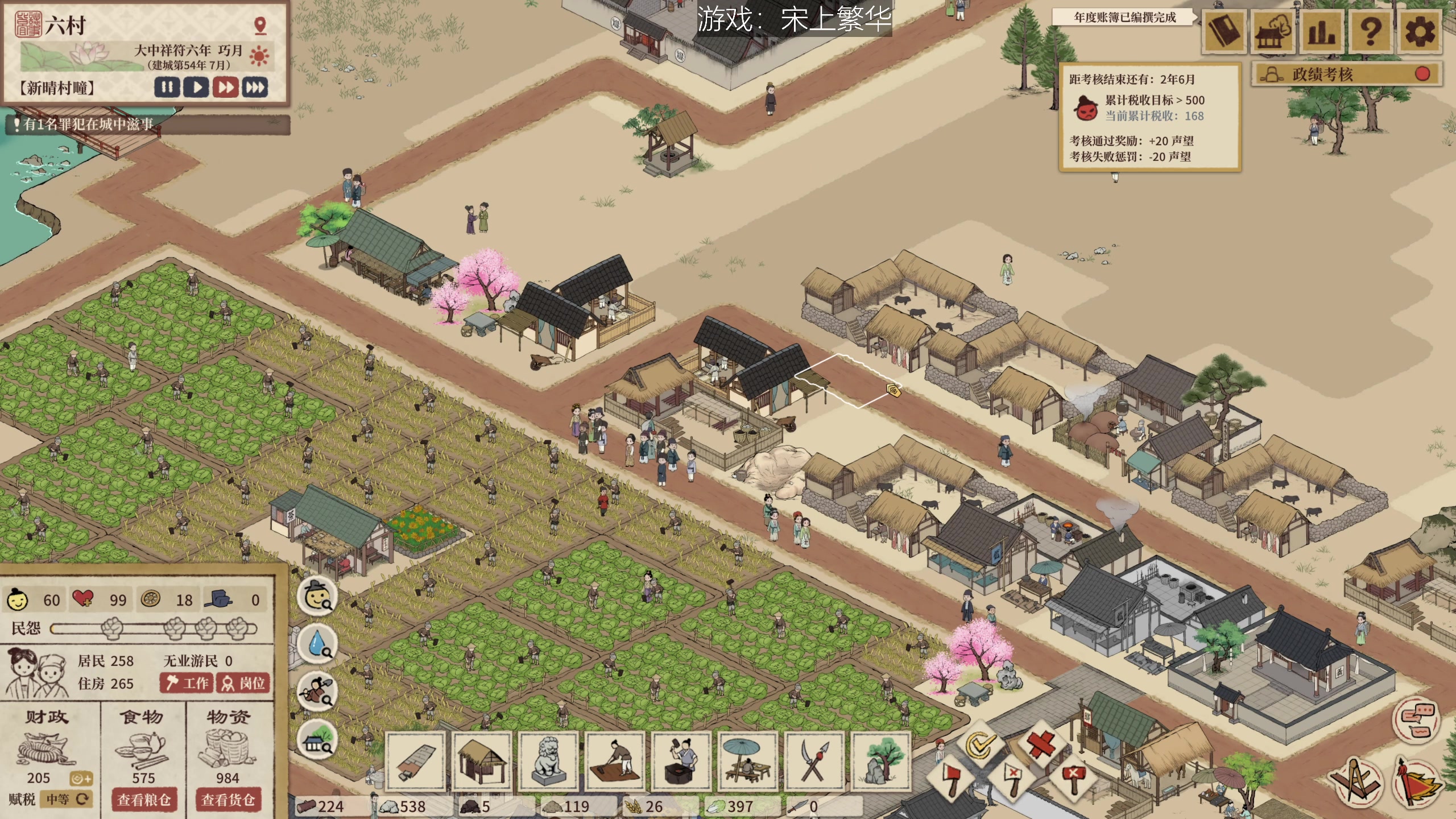Open the blacksmith workshop building category

[x=681, y=760]
